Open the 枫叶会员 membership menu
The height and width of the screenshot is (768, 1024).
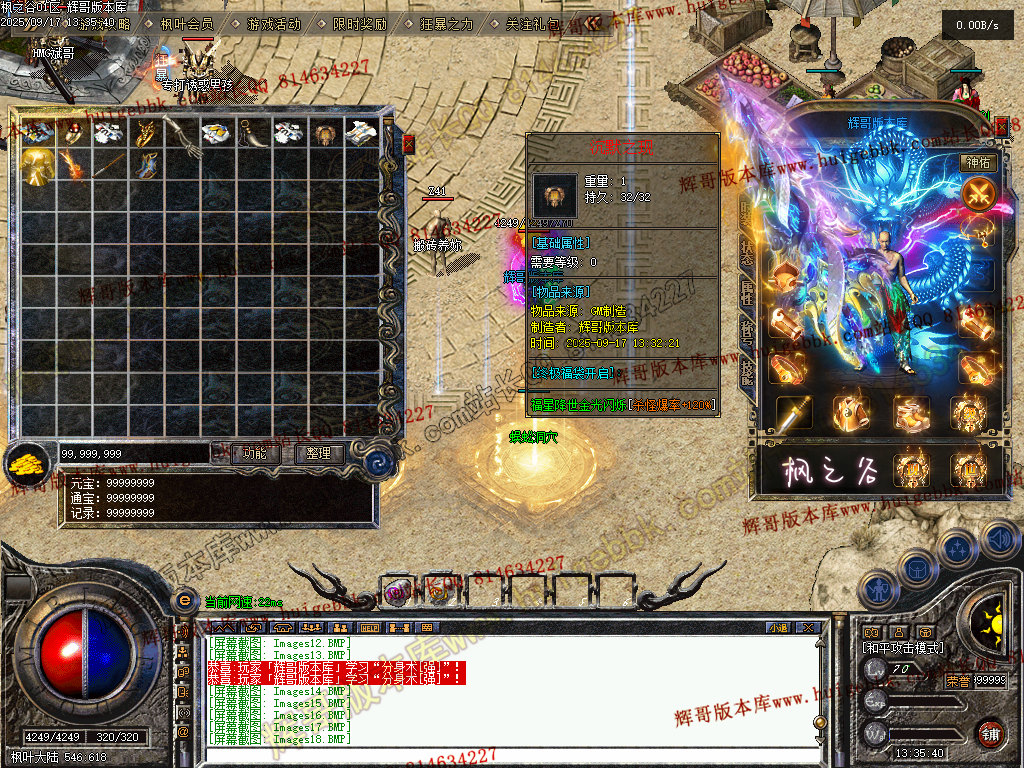click(x=187, y=23)
